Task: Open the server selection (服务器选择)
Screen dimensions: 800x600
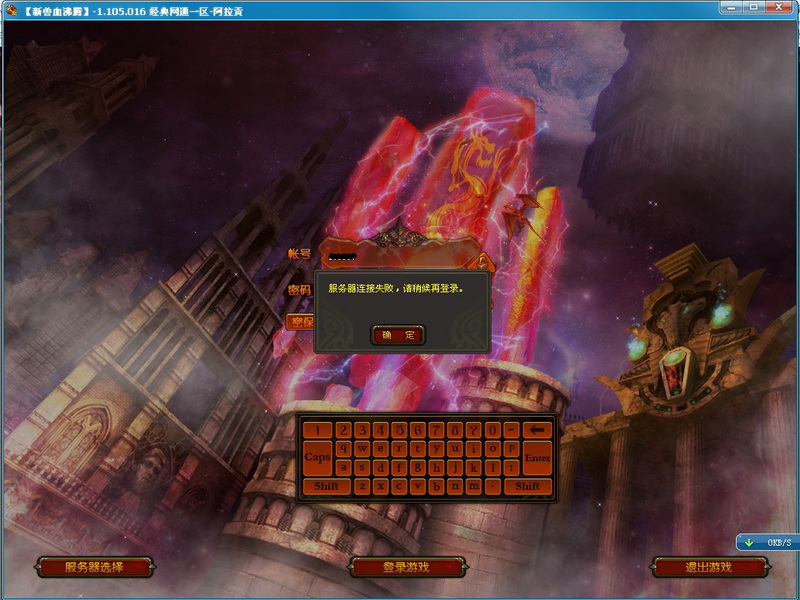Action: click(94, 567)
